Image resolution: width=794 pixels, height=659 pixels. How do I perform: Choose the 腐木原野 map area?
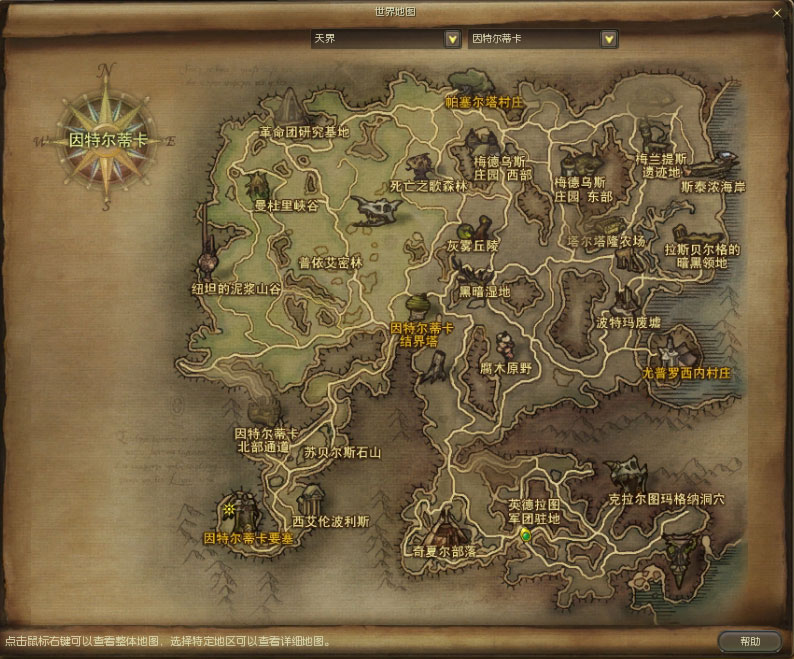pos(510,367)
